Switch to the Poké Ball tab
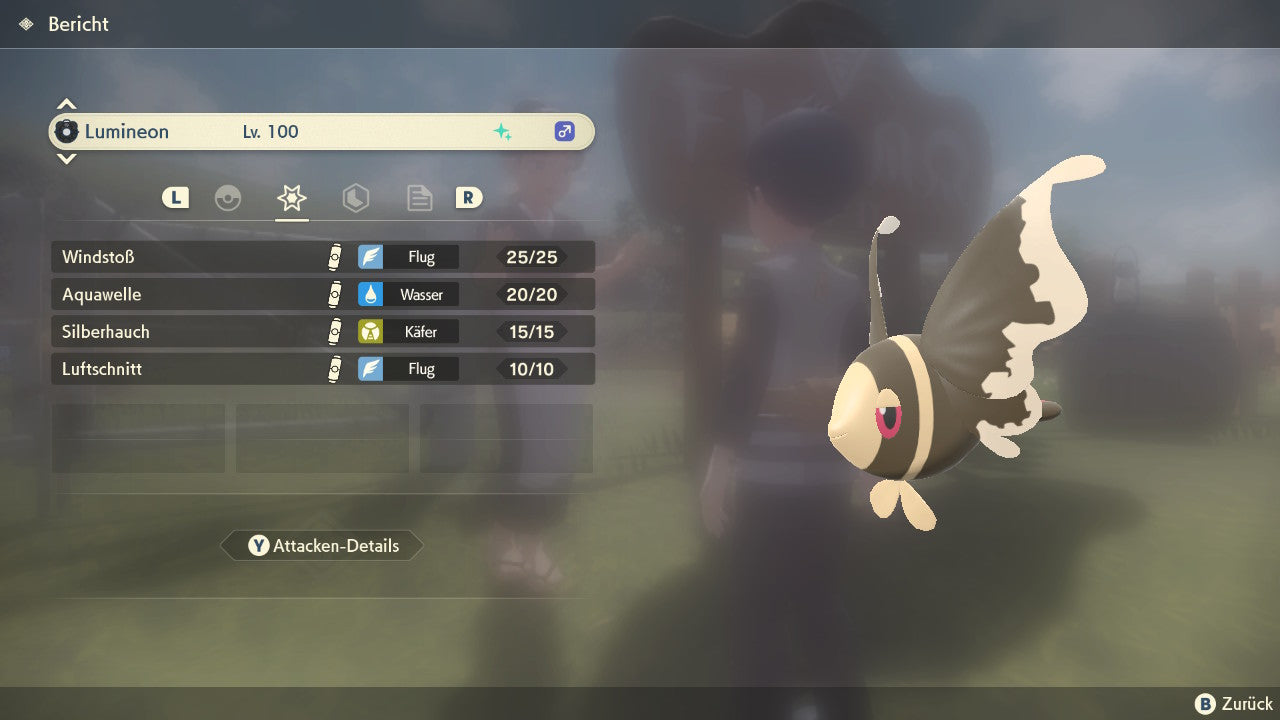The image size is (1280, 720). click(x=228, y=198)
